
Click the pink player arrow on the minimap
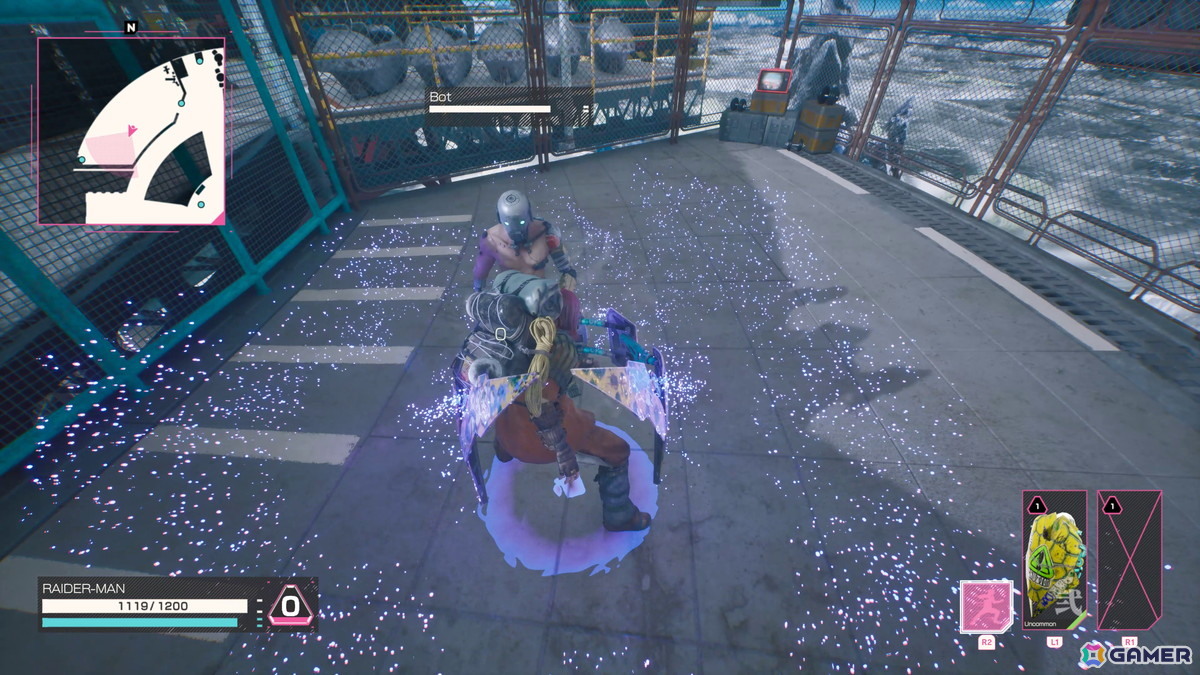coord(131,130)
